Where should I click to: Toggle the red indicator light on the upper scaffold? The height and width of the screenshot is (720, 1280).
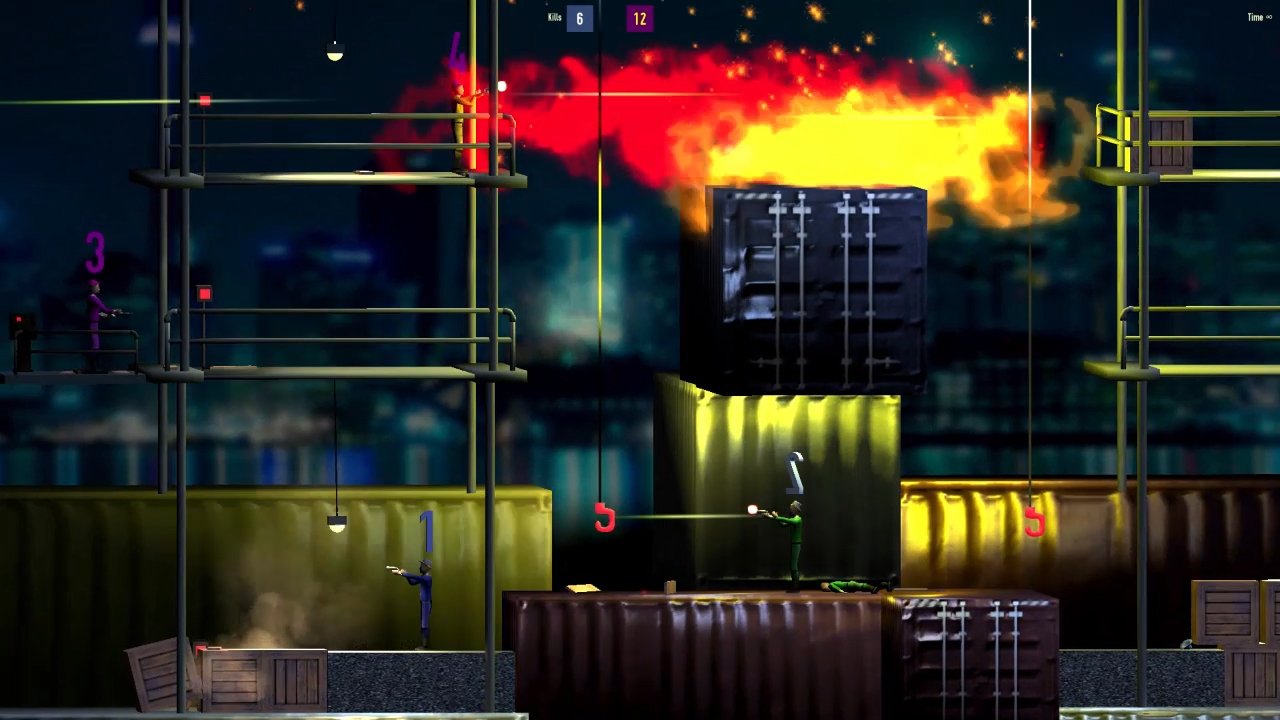pyautogui.click(x=204, y=100)
